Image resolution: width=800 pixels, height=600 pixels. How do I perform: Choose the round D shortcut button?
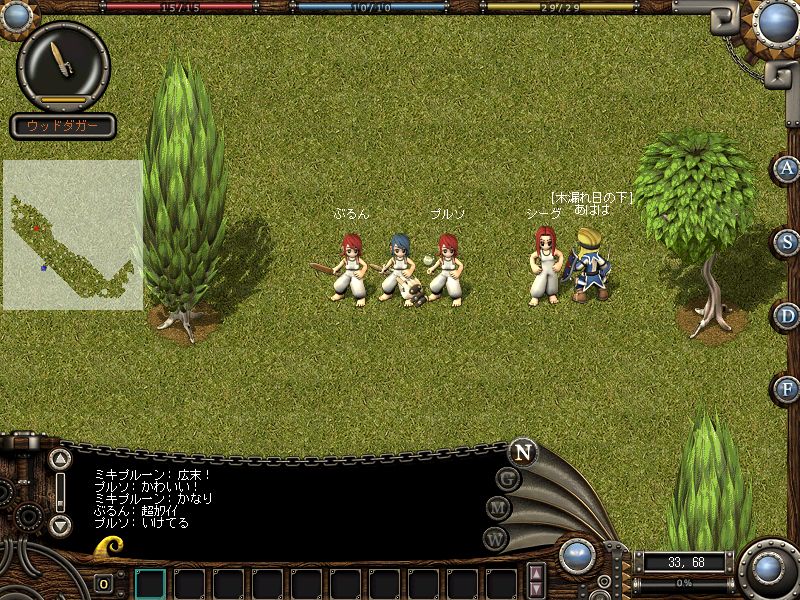(x=788, y=316)
